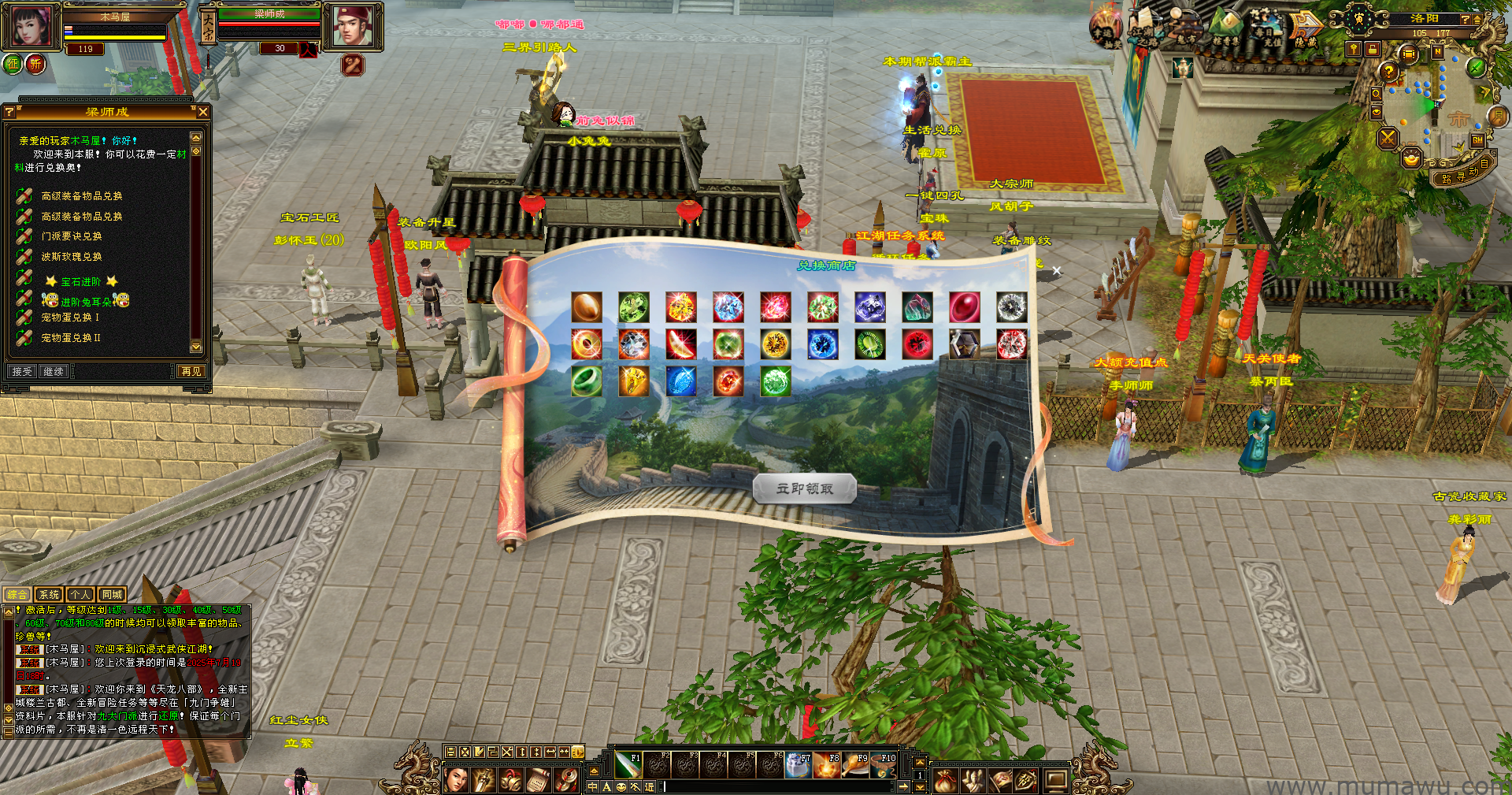Screen dimensions: 1512x795
Task: Open the 同城 chat channel tab
Action: tap(112, 595)
